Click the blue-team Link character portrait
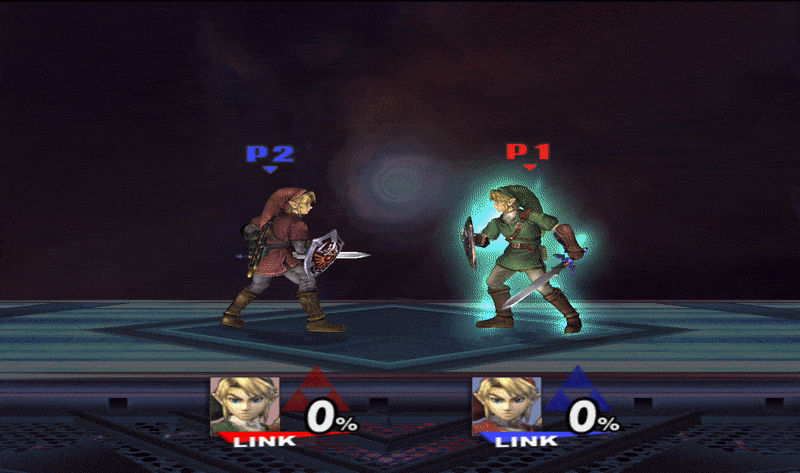This screenshot has height=473, width=800. pyautogui.click(x=506, y=404)
